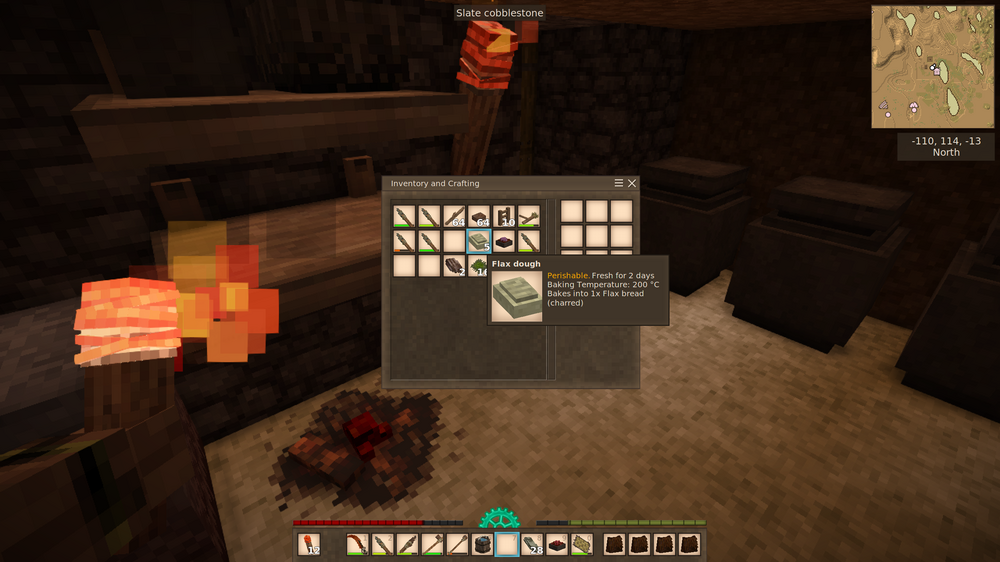Select the empty highlighted hotbar slot 7

coord(507,545)
